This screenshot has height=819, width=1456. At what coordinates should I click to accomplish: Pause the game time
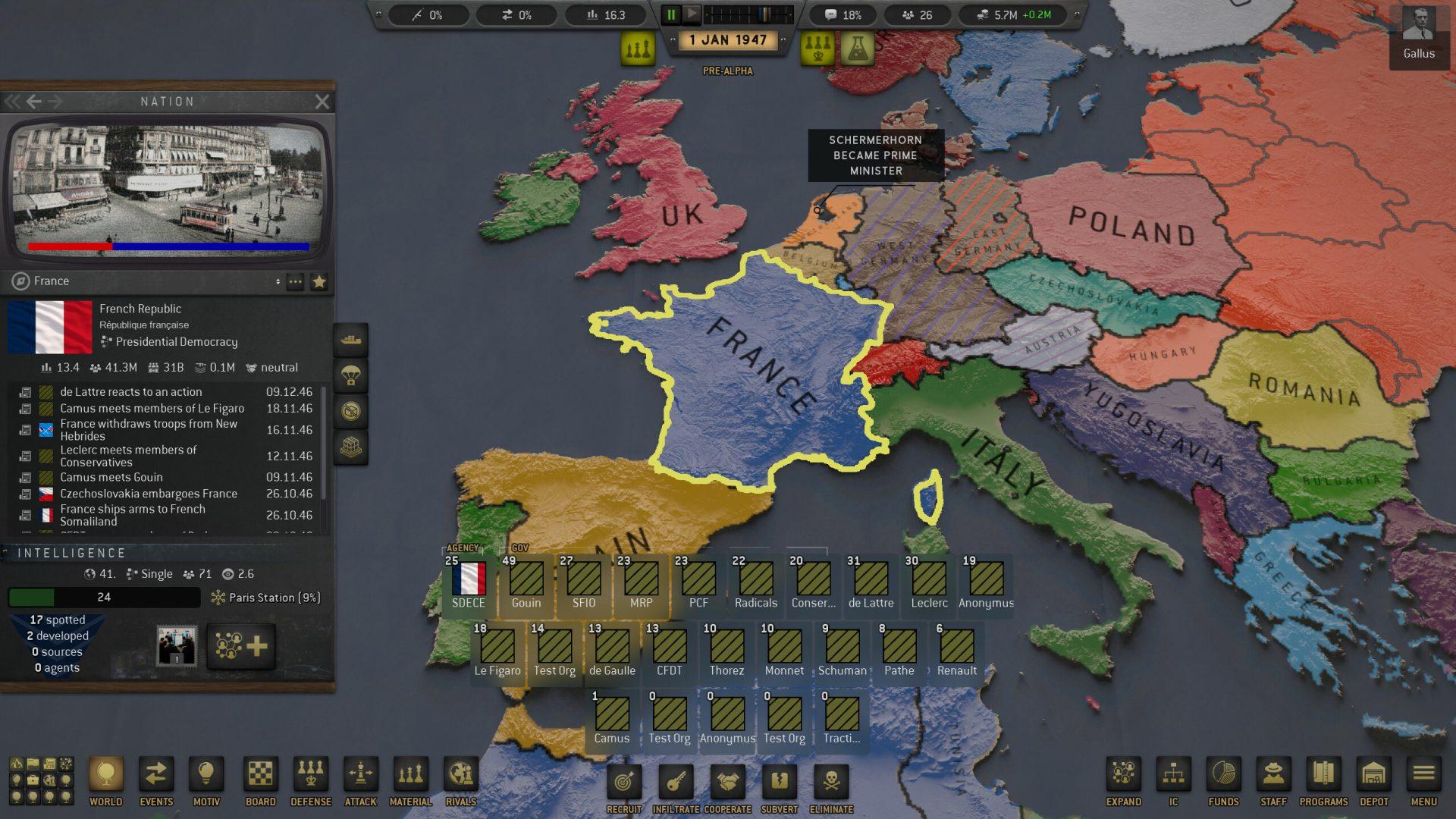tap(671, 14)
